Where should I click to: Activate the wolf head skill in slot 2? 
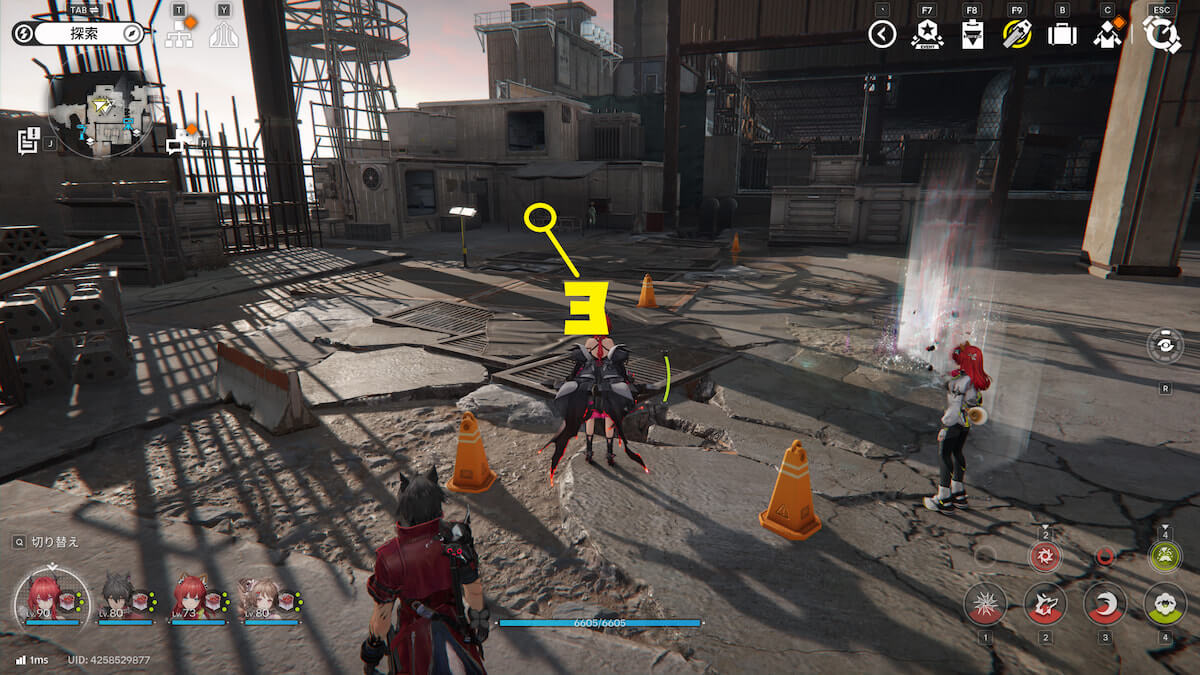[x=1045, y=603]
